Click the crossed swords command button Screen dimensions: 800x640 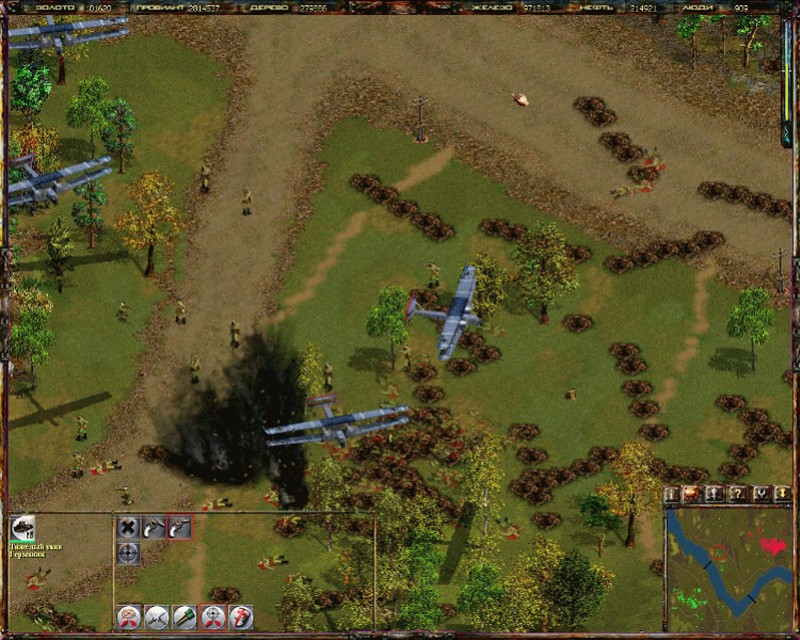(156, 617)
